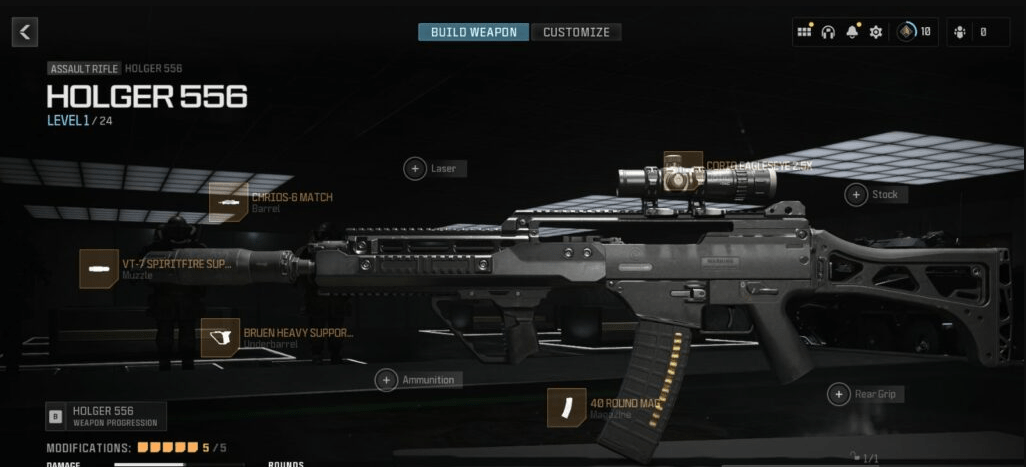The image size is (1026, 467).
Task: Open settings with the gear icon
Action: [876, 32]
